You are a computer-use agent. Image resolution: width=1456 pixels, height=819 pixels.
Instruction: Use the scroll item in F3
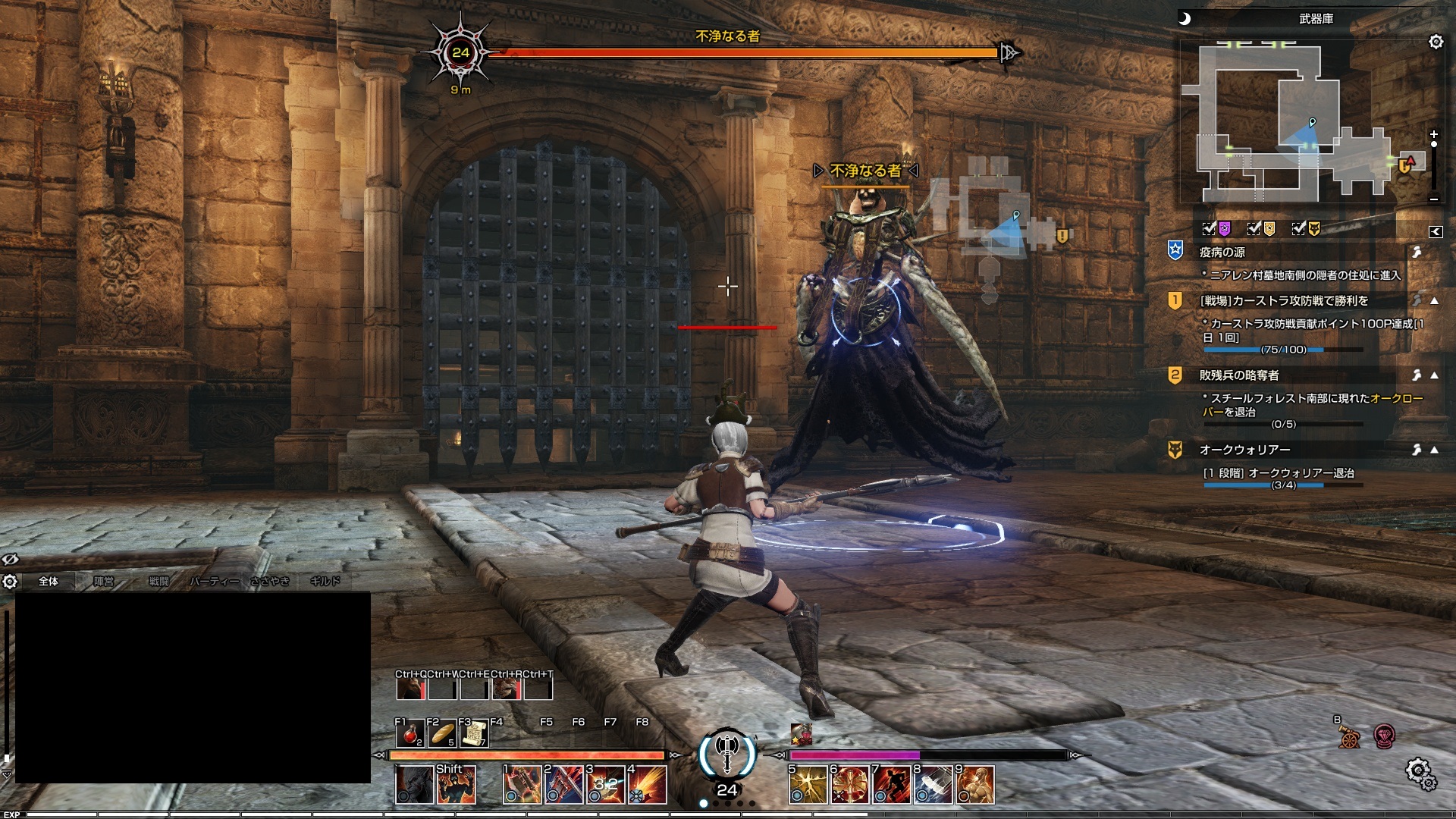[x=474, y=734]
